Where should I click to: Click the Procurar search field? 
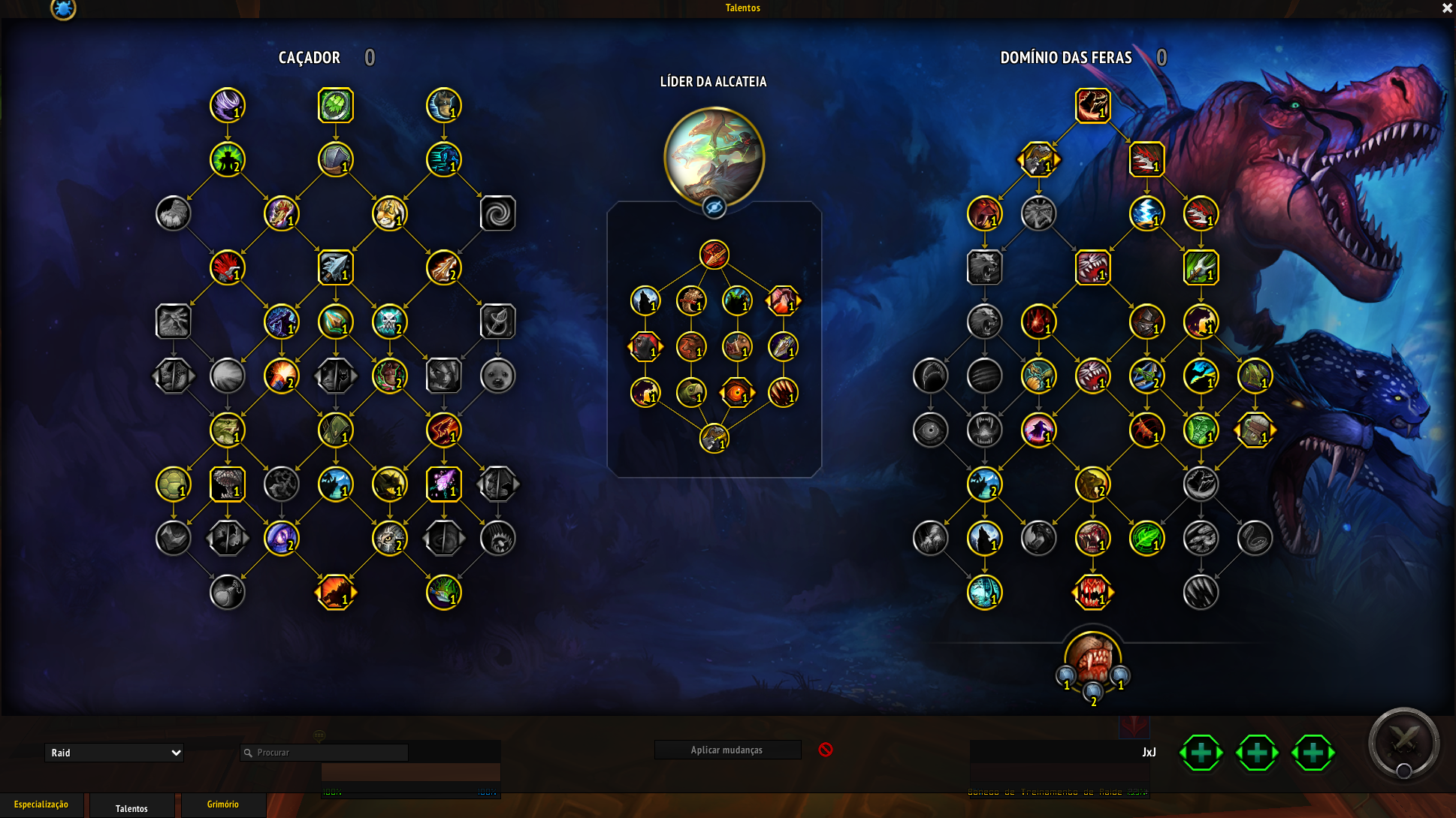click(325, 753)
